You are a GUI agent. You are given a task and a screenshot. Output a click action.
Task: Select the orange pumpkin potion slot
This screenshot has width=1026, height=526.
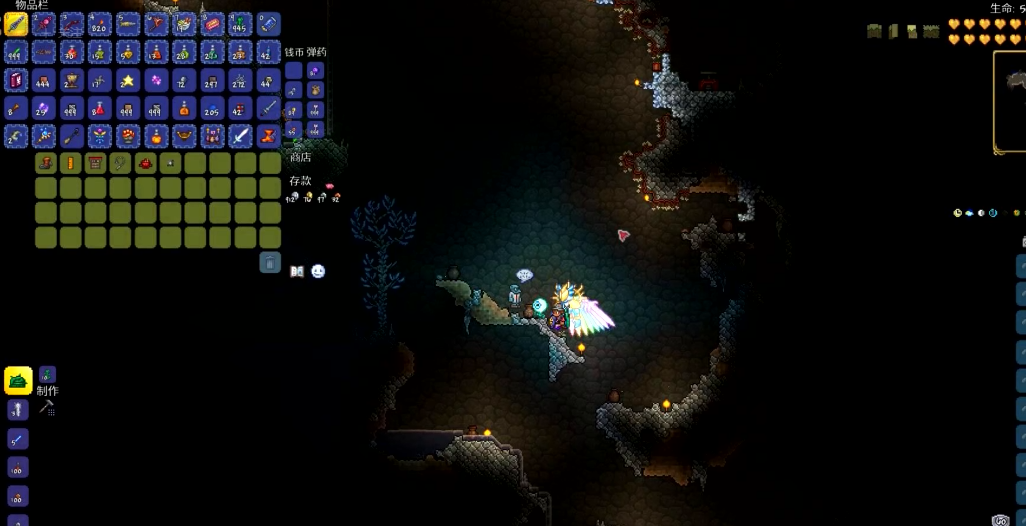(x=156, y=136)
